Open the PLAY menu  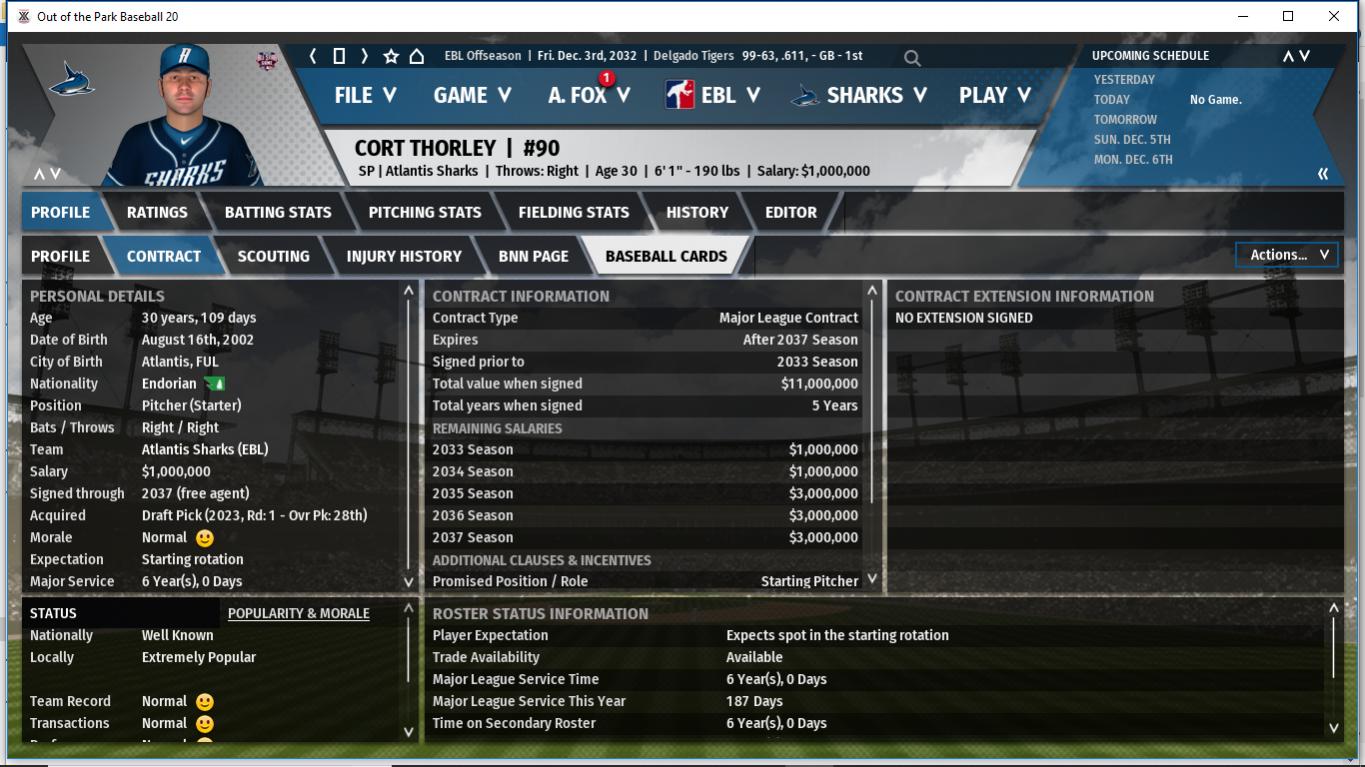click(994, 95)
